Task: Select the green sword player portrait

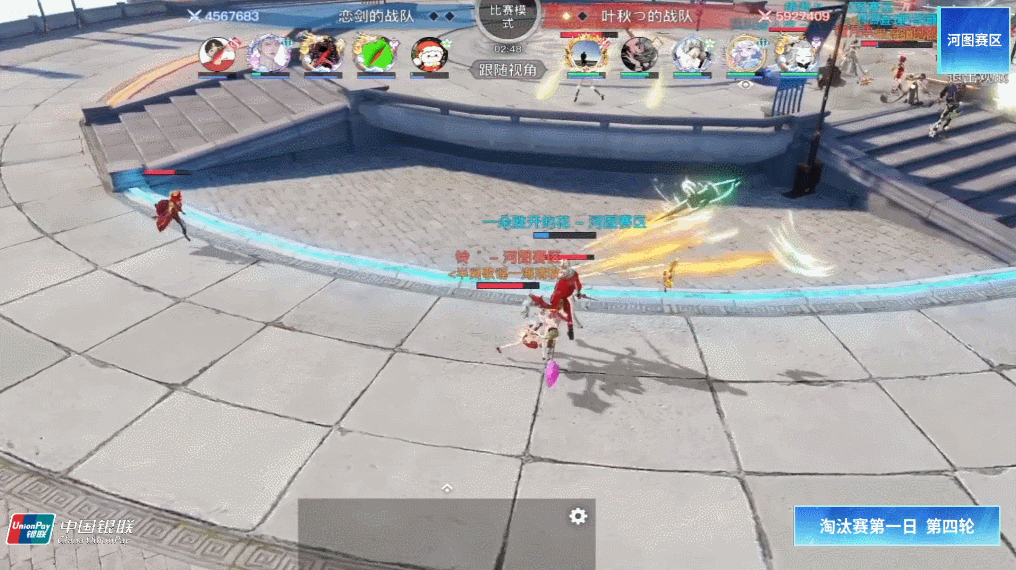Action: 375,53
